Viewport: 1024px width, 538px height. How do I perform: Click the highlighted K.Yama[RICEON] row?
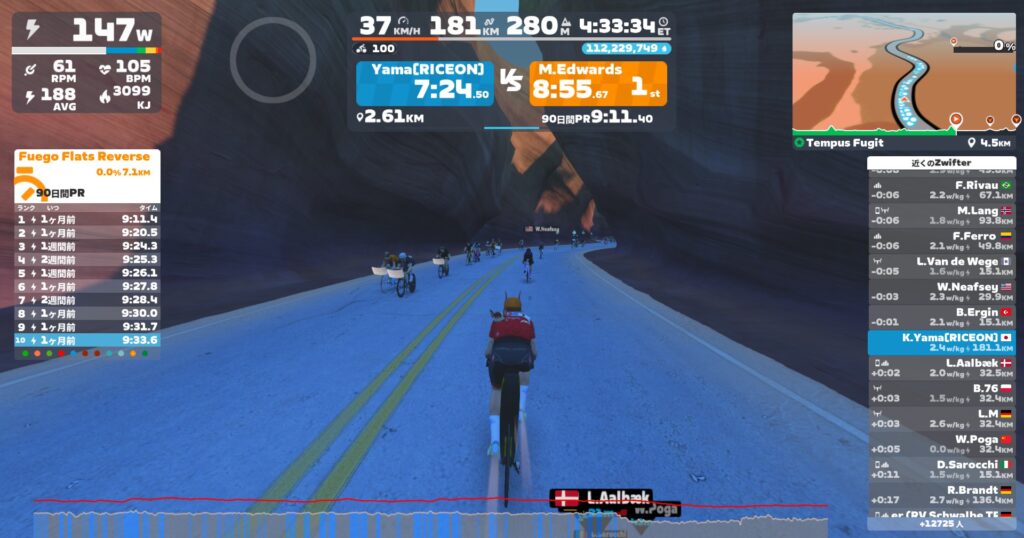point(941,342)
